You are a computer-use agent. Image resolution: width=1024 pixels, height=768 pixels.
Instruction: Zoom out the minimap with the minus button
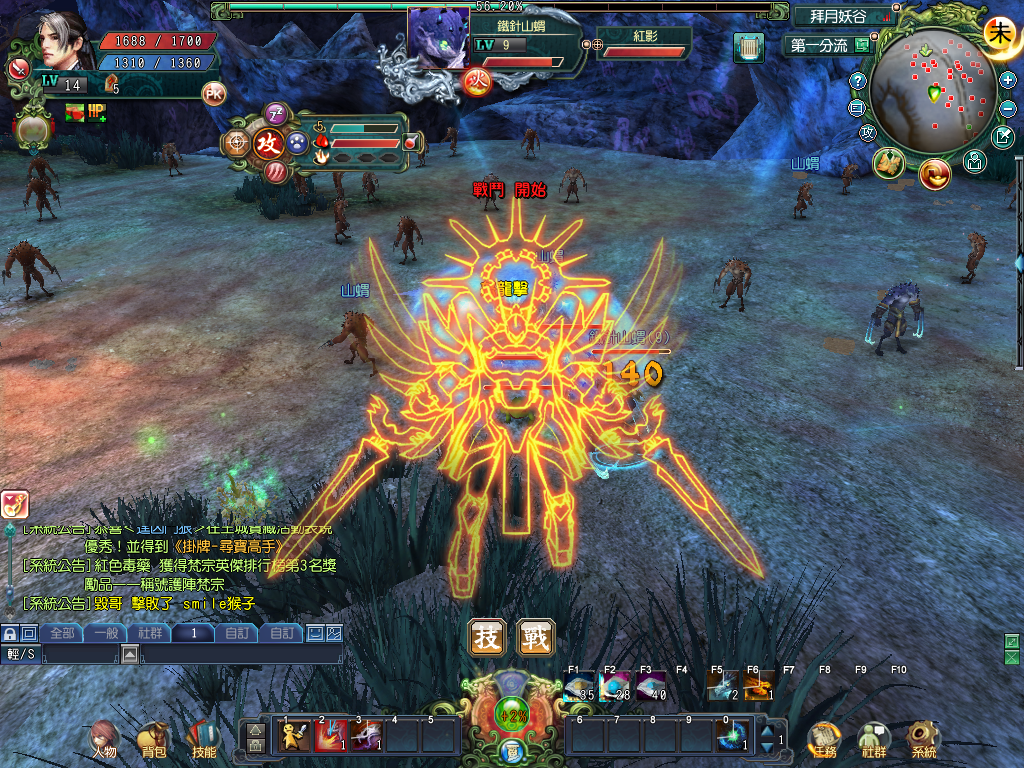click(1007, 108)
